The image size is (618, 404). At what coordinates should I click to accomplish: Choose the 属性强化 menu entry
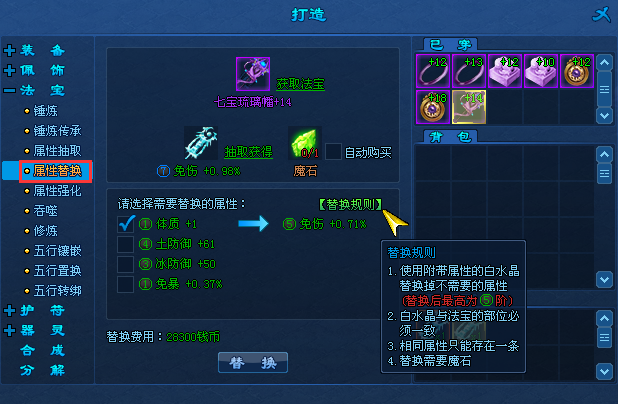57,190
